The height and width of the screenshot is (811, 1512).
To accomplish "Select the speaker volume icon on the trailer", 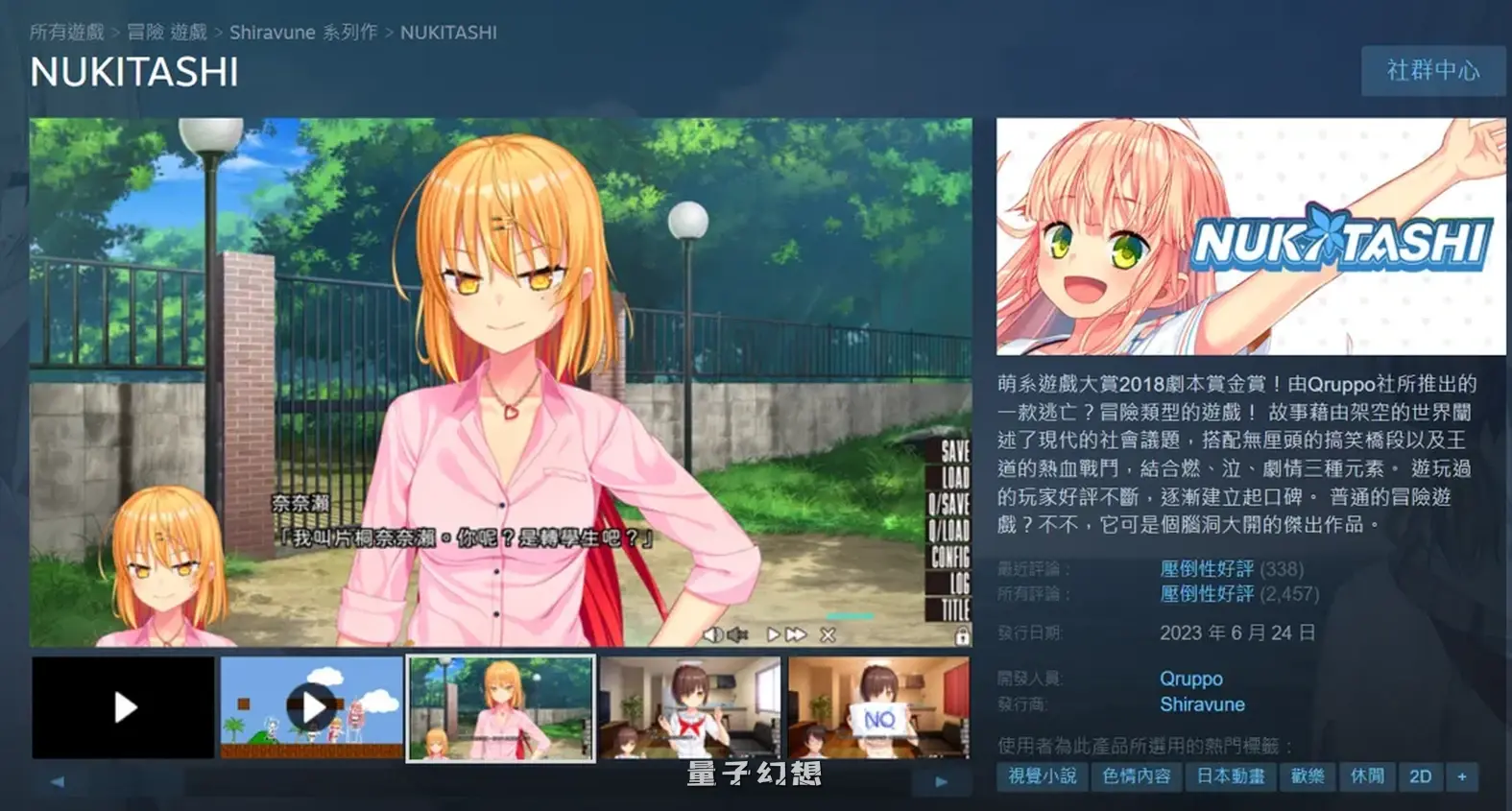I will 713,634.
